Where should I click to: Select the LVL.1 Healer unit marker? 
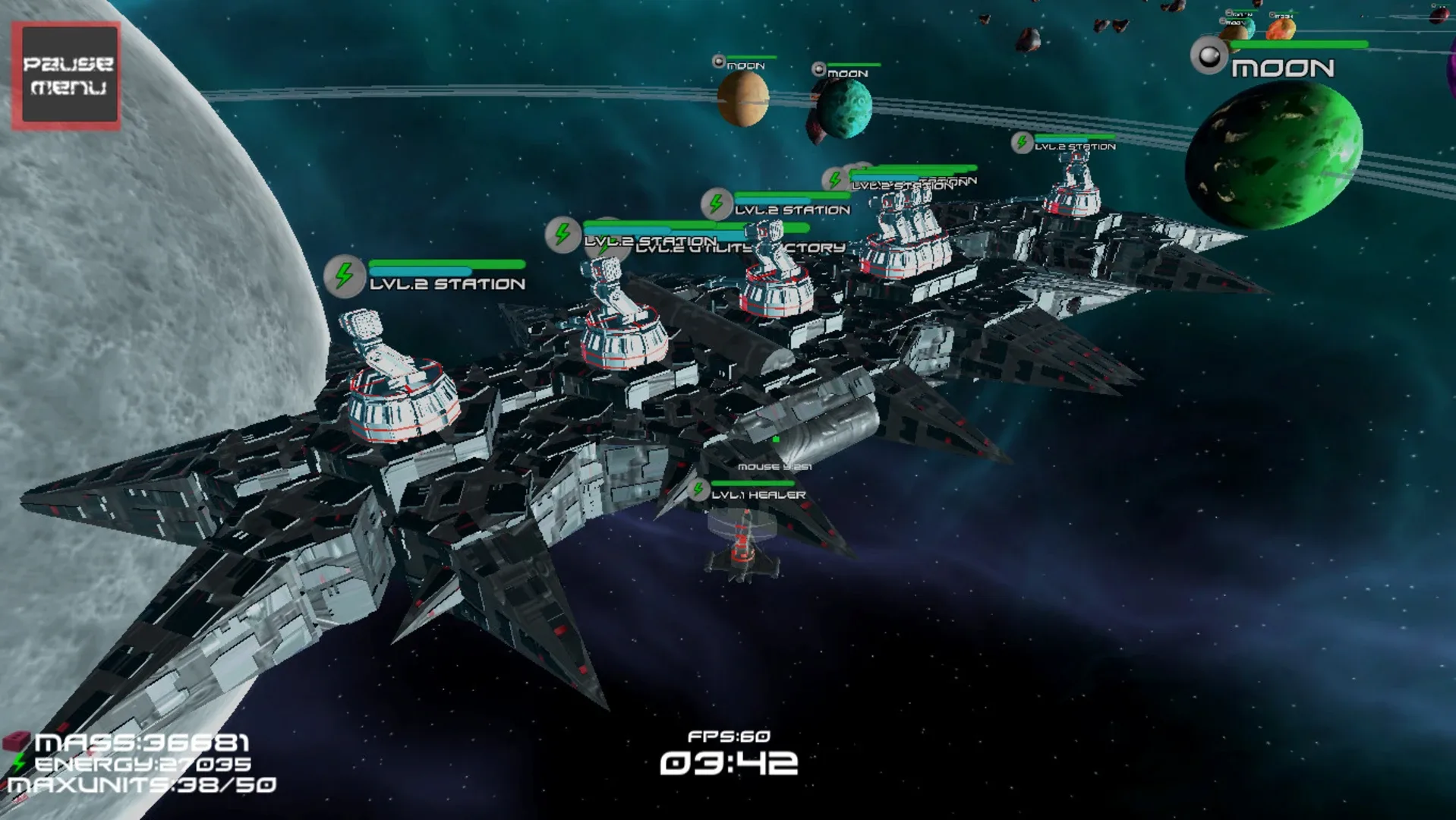tap(698, 490)
